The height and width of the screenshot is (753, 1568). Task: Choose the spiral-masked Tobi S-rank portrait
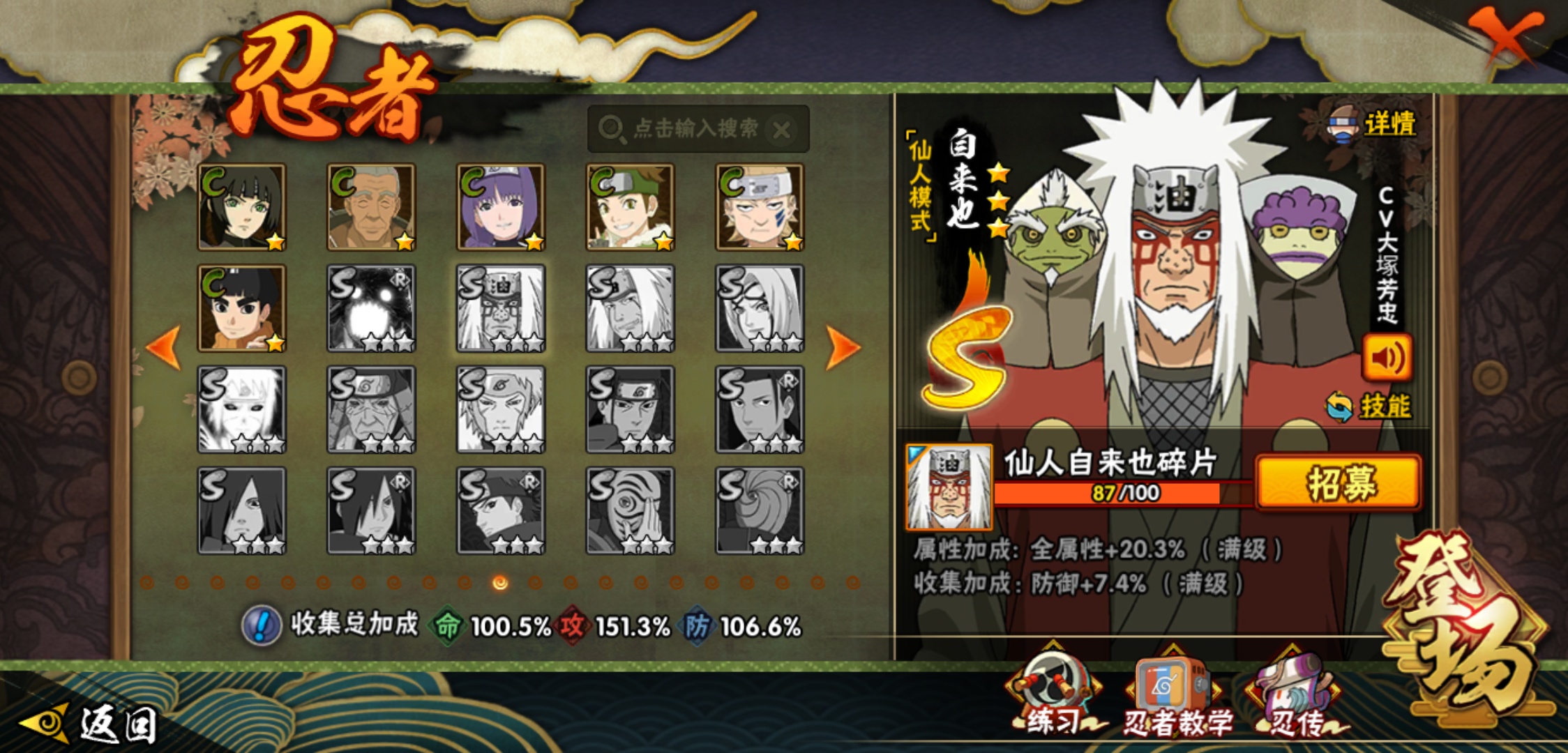[760, 511]
